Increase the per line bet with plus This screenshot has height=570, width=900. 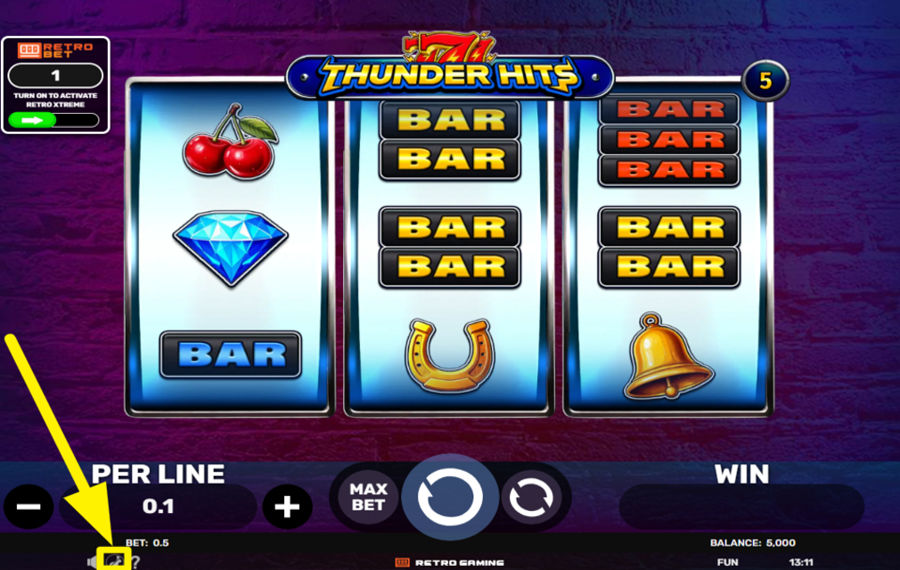tap(287, 507)
